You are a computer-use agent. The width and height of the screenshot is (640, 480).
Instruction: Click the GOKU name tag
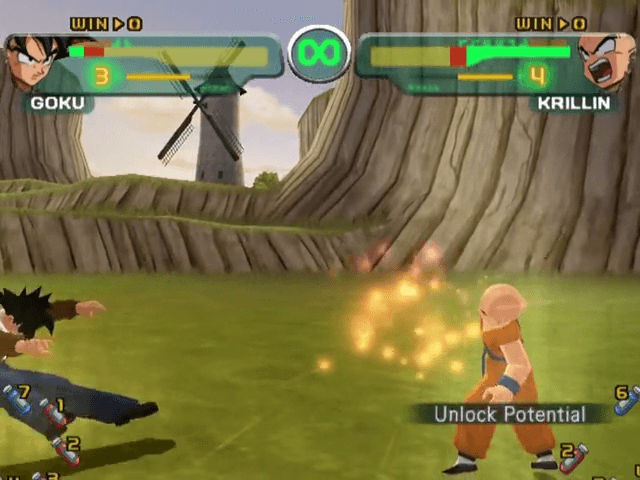pyautogui.click(x=58, y=103)
